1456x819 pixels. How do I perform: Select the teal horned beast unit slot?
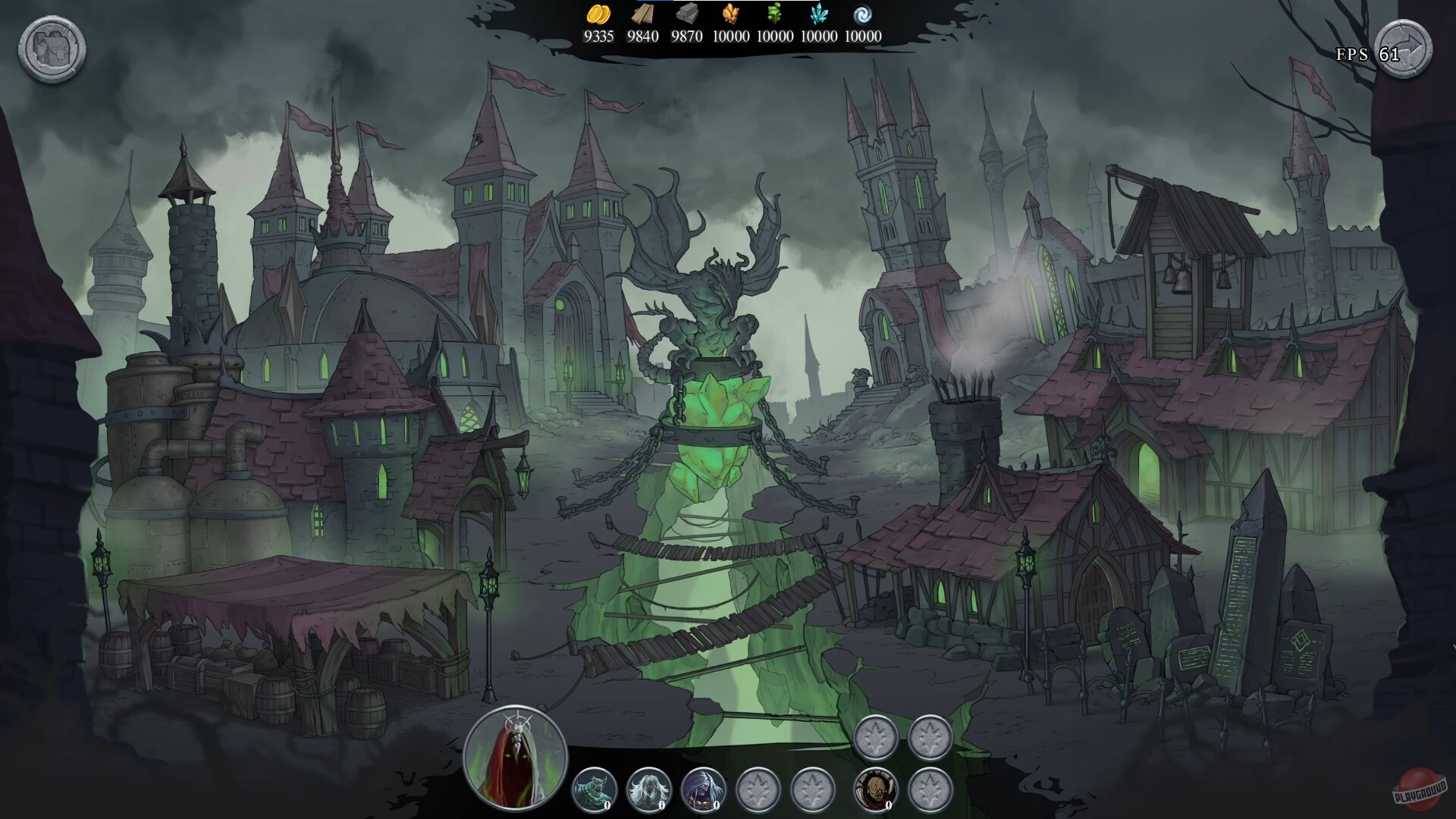(x=594, y=789)
